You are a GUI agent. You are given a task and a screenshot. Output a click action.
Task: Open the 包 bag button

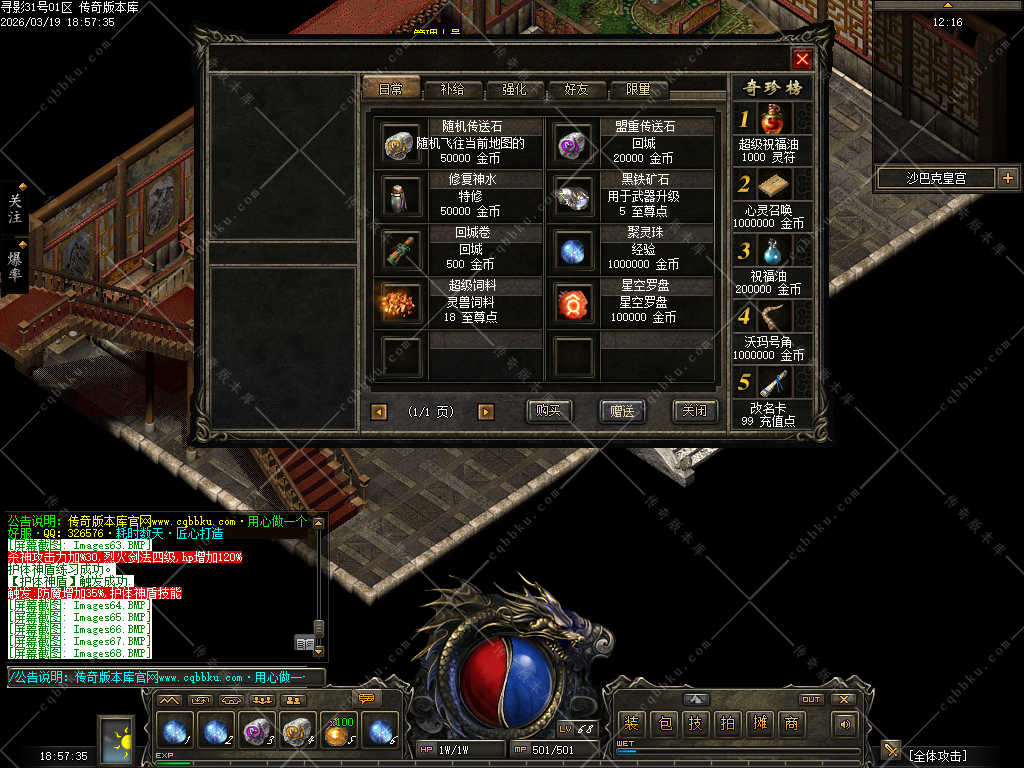(665, 723)
